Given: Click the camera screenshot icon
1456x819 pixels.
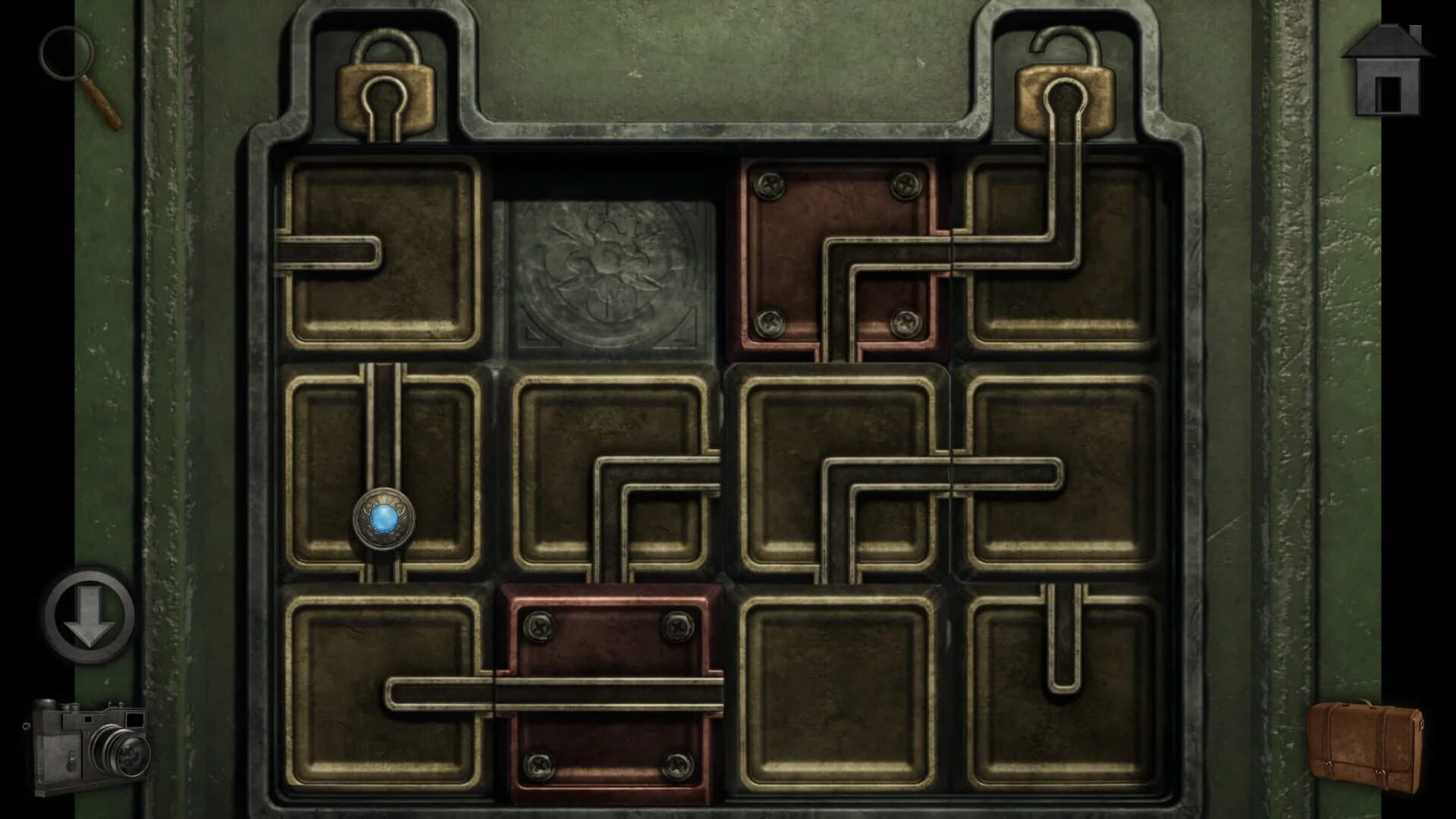Looking at the screenshot, I should (x=91, y=747).
